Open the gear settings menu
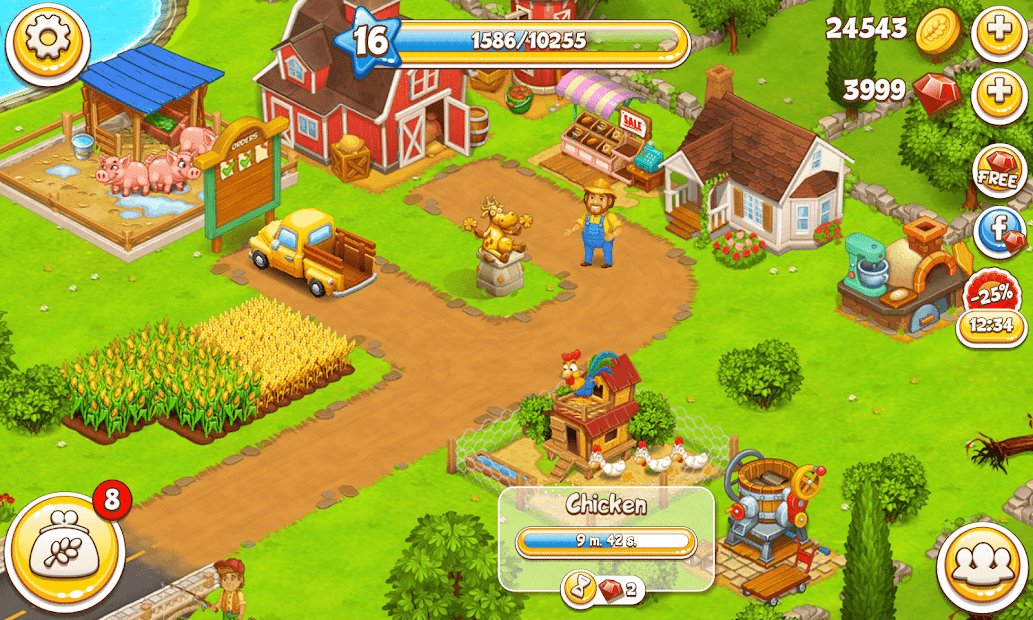Image resolution: width=1033 pixels, height=620 pixels. pos(46,43)
